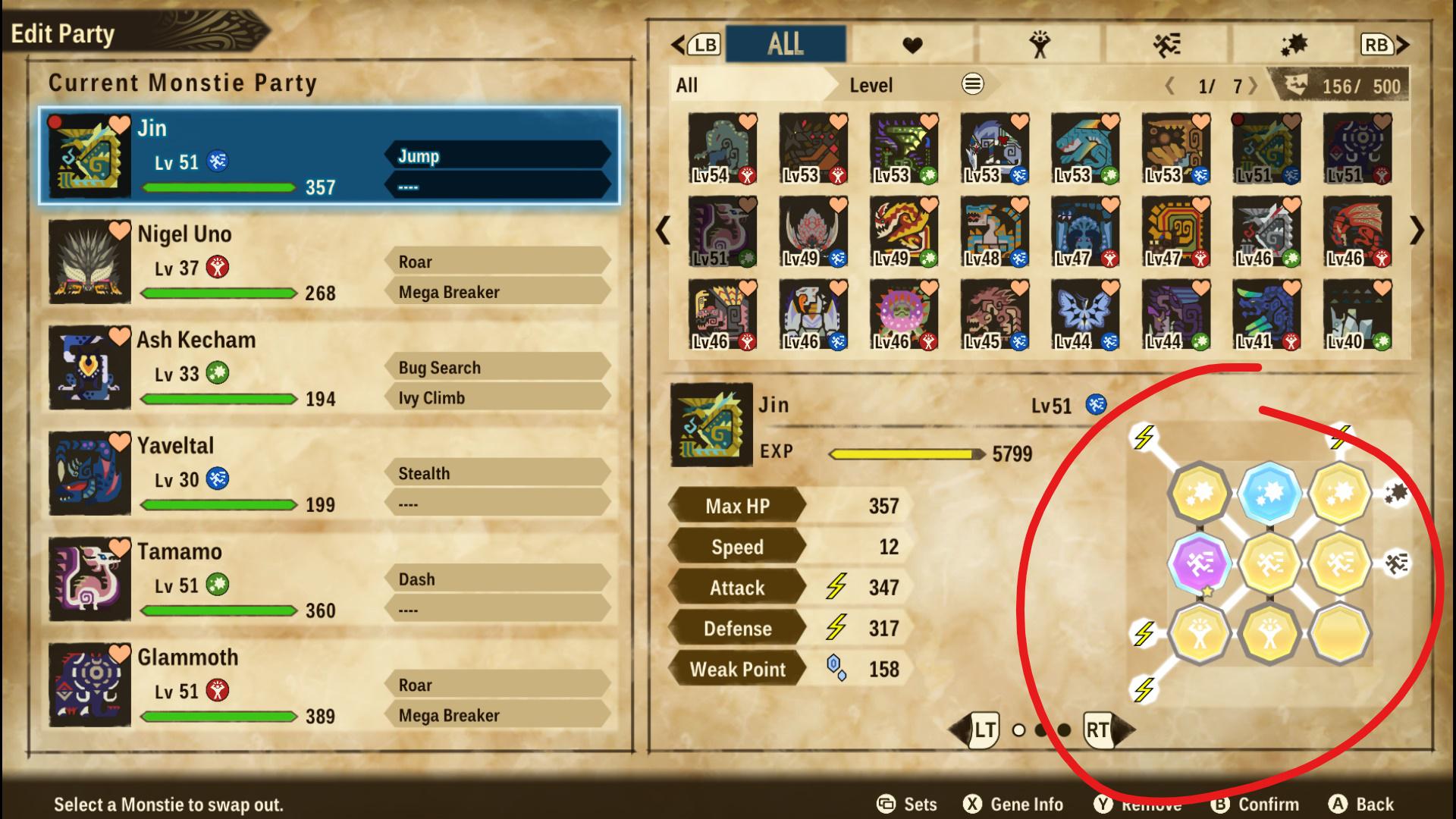1456x819 pixels.
Task: Select the Lv45 monstie thumbnail
Action: pyautogui.click(x=993, y=315)
